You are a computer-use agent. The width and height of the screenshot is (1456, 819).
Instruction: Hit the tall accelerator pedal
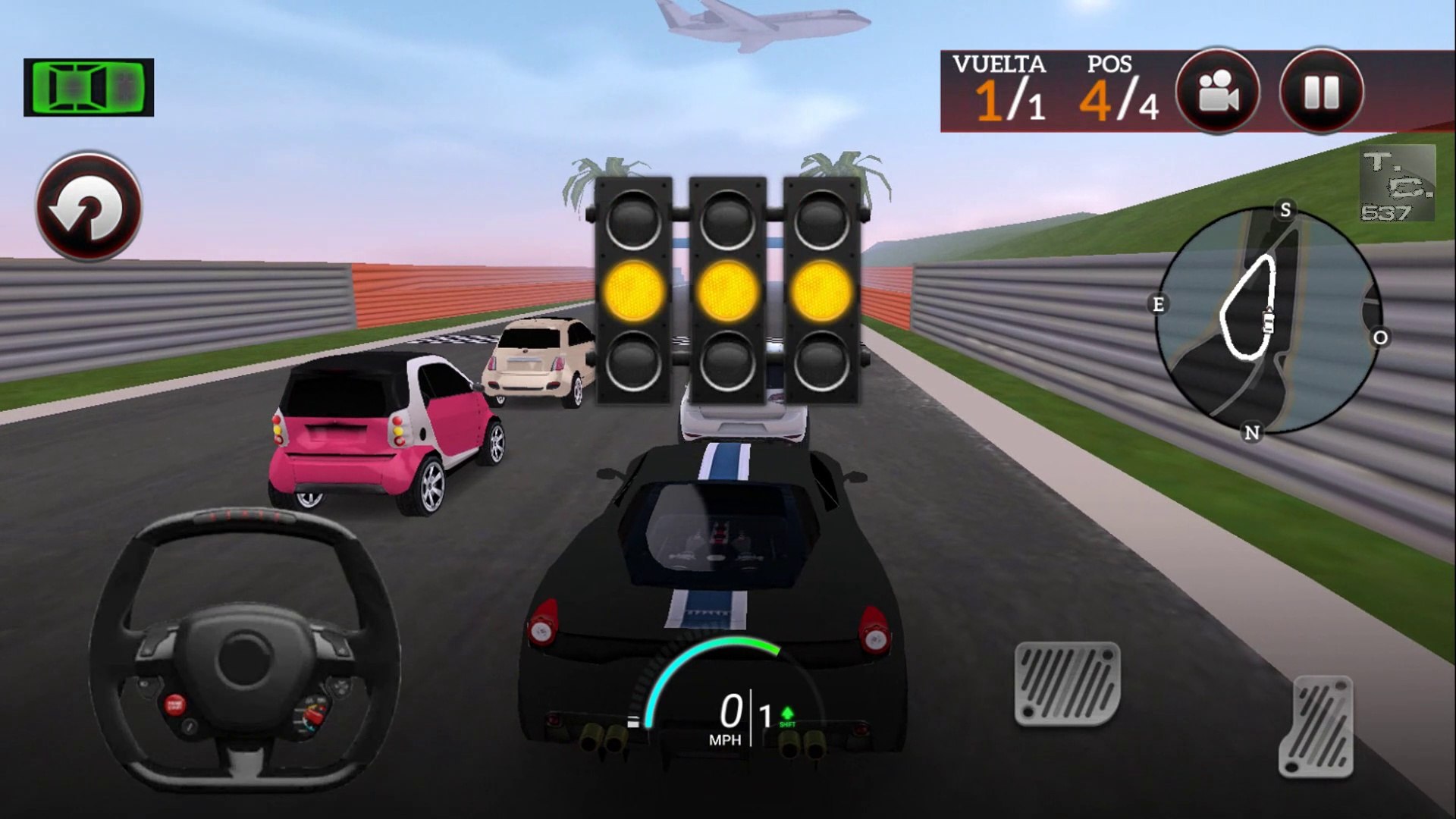[1316, 727]
